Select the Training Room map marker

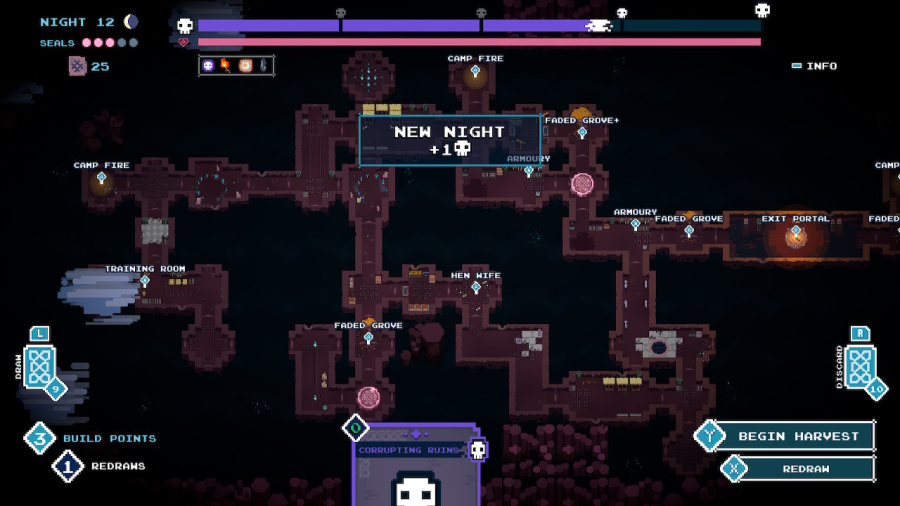coord(145,281)
